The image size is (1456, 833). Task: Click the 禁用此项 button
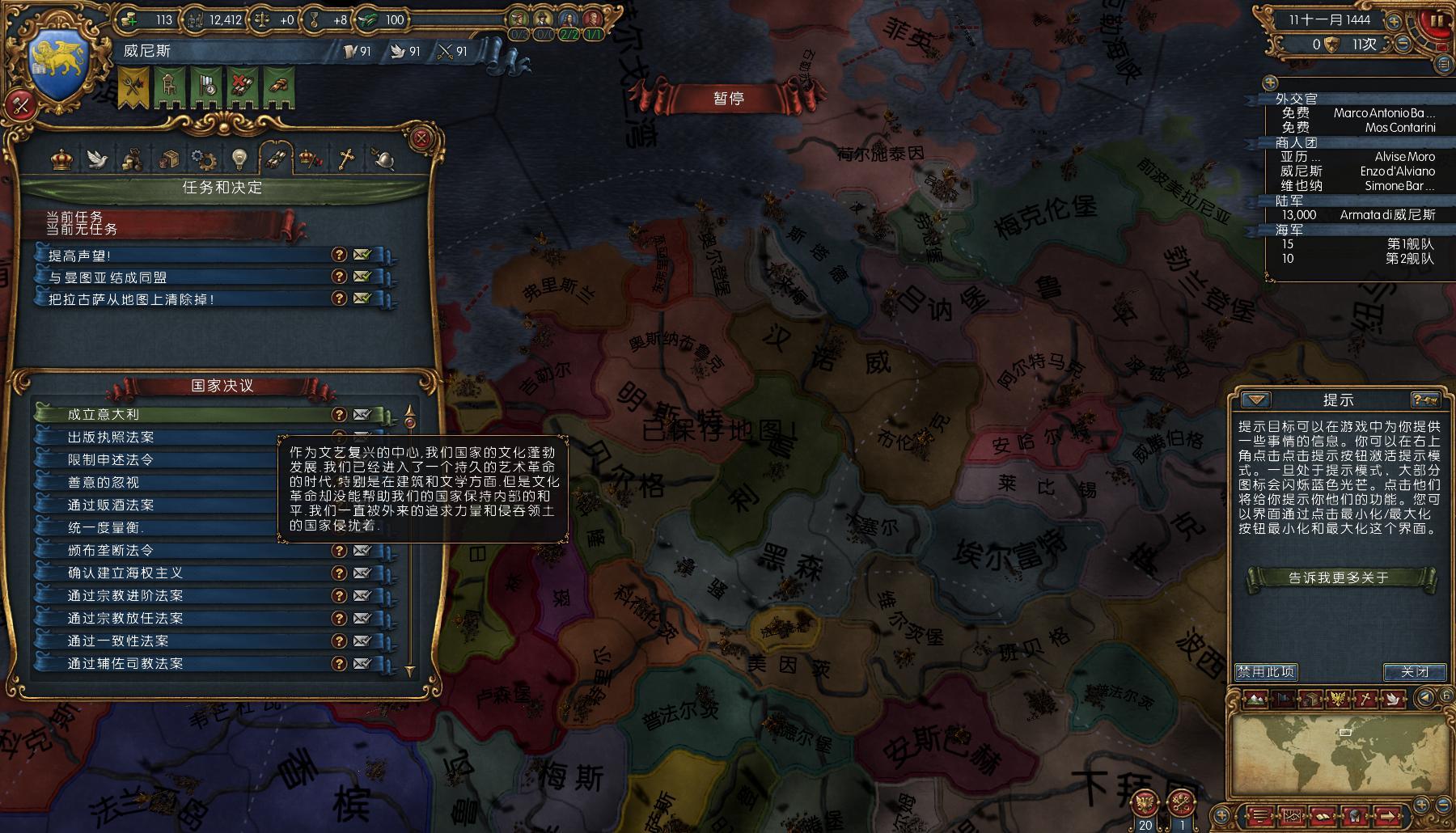pos(1266,671)
